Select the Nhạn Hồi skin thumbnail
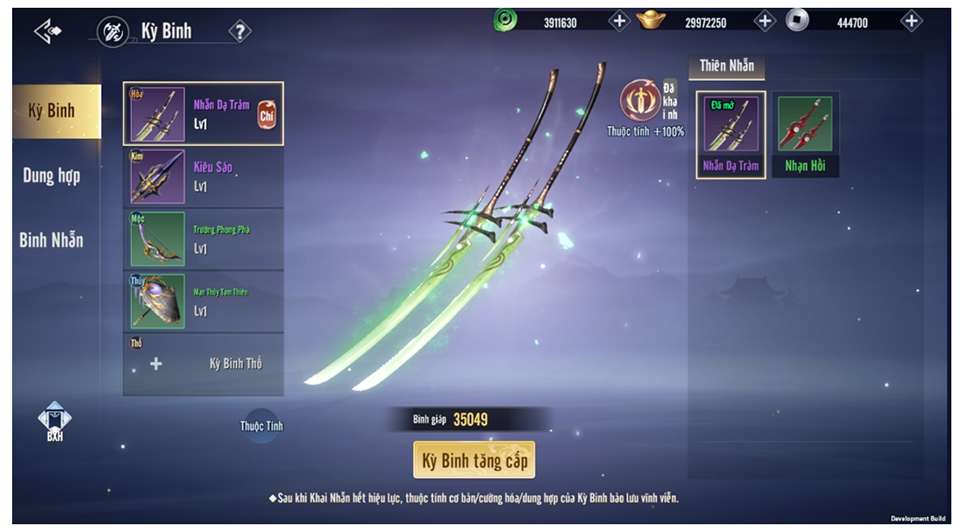 click(806, 135)
